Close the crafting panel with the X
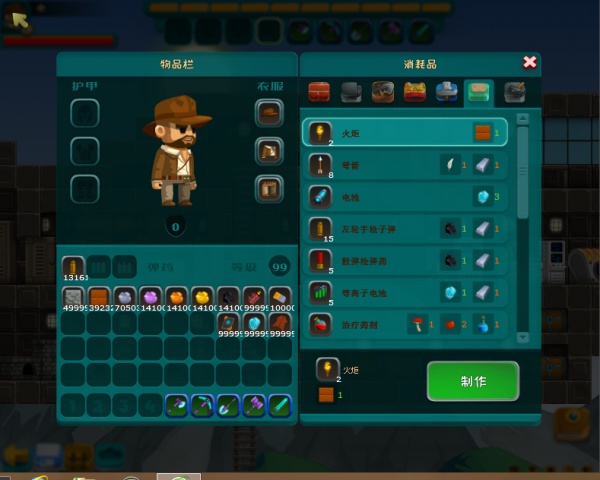 530,62
